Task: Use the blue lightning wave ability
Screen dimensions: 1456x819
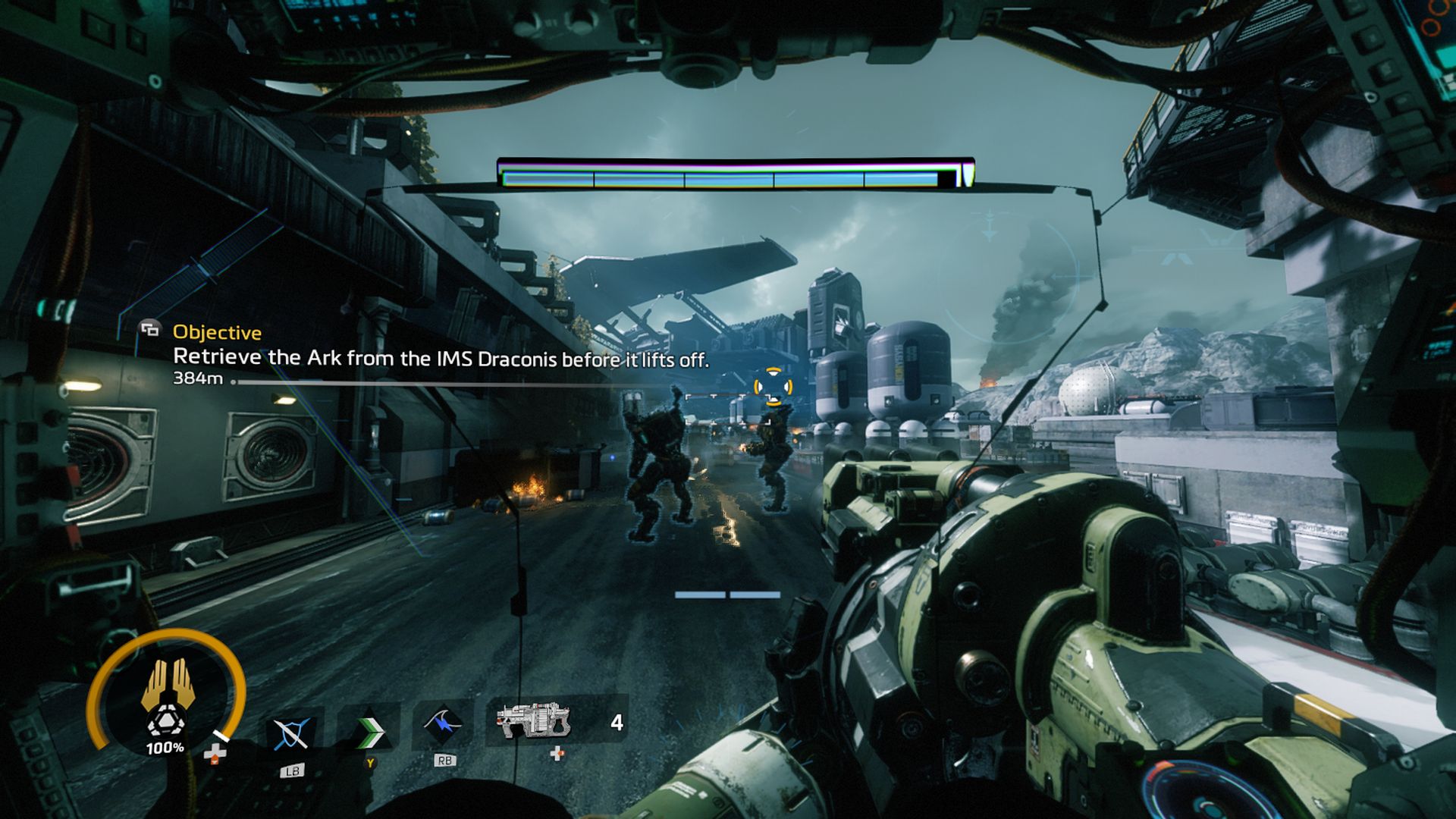Action: pyautogui.click(x=444, y=726)
